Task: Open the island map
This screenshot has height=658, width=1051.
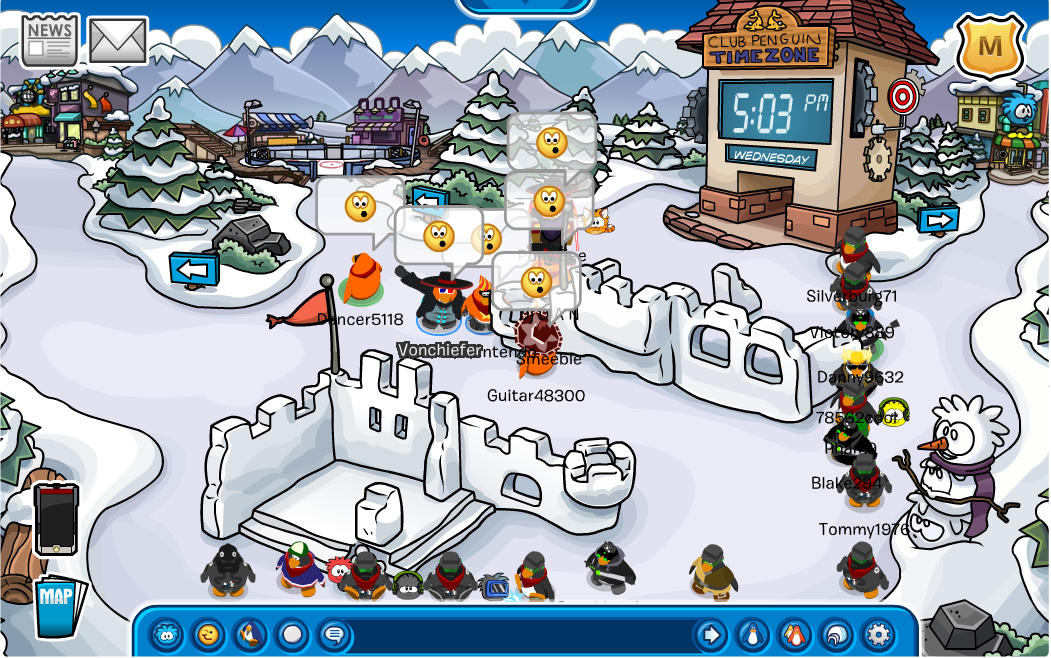Action: pyautogui.click(x=57, y=605)
